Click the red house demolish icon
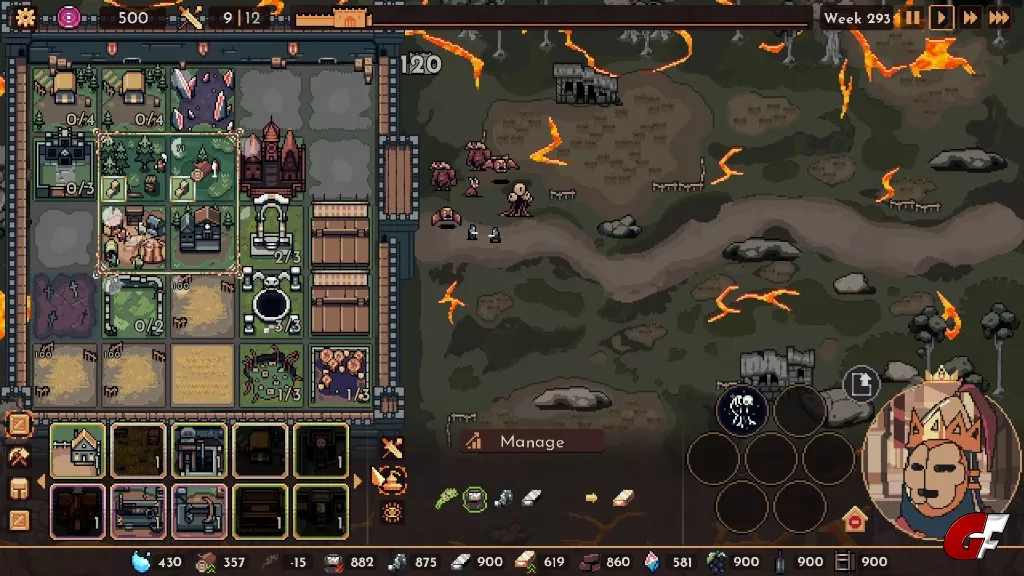 [854, 521]
